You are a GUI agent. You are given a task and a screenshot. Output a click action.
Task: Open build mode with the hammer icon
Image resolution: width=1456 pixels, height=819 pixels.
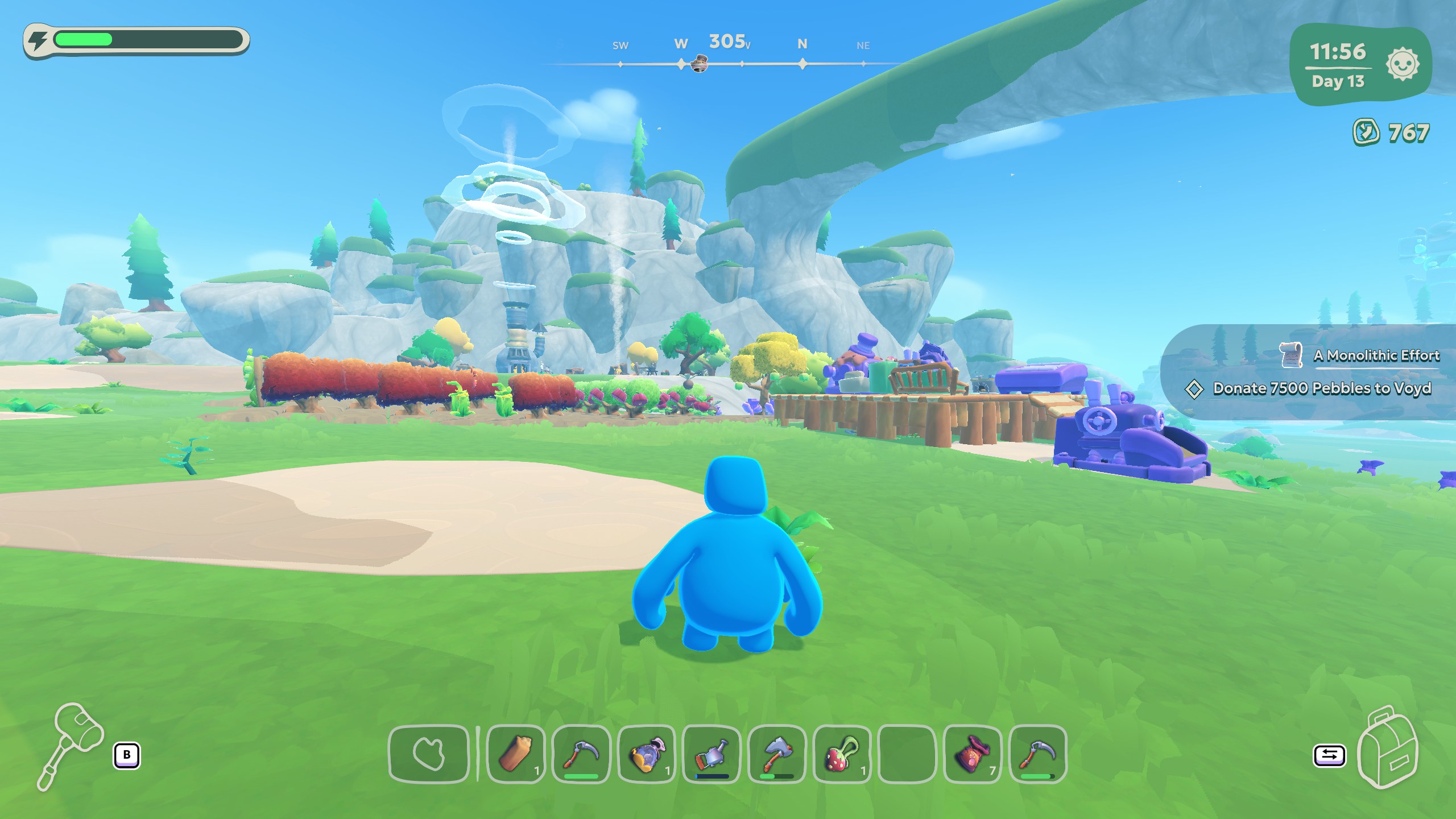[71, 744]
